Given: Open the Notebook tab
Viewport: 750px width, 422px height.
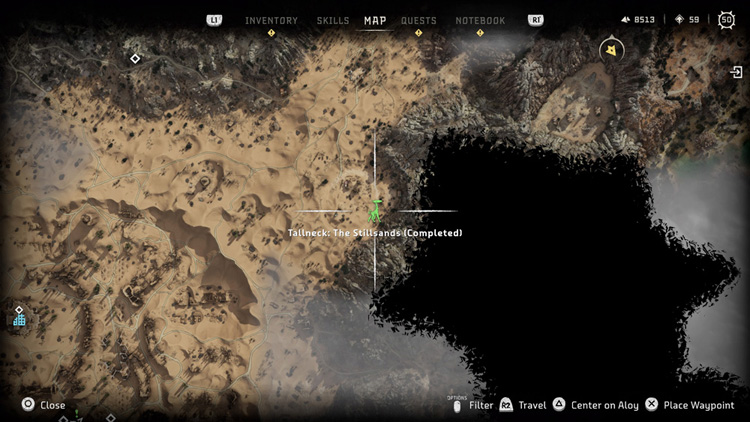Looking at the screenshot, I should click(x=480, y=20).
